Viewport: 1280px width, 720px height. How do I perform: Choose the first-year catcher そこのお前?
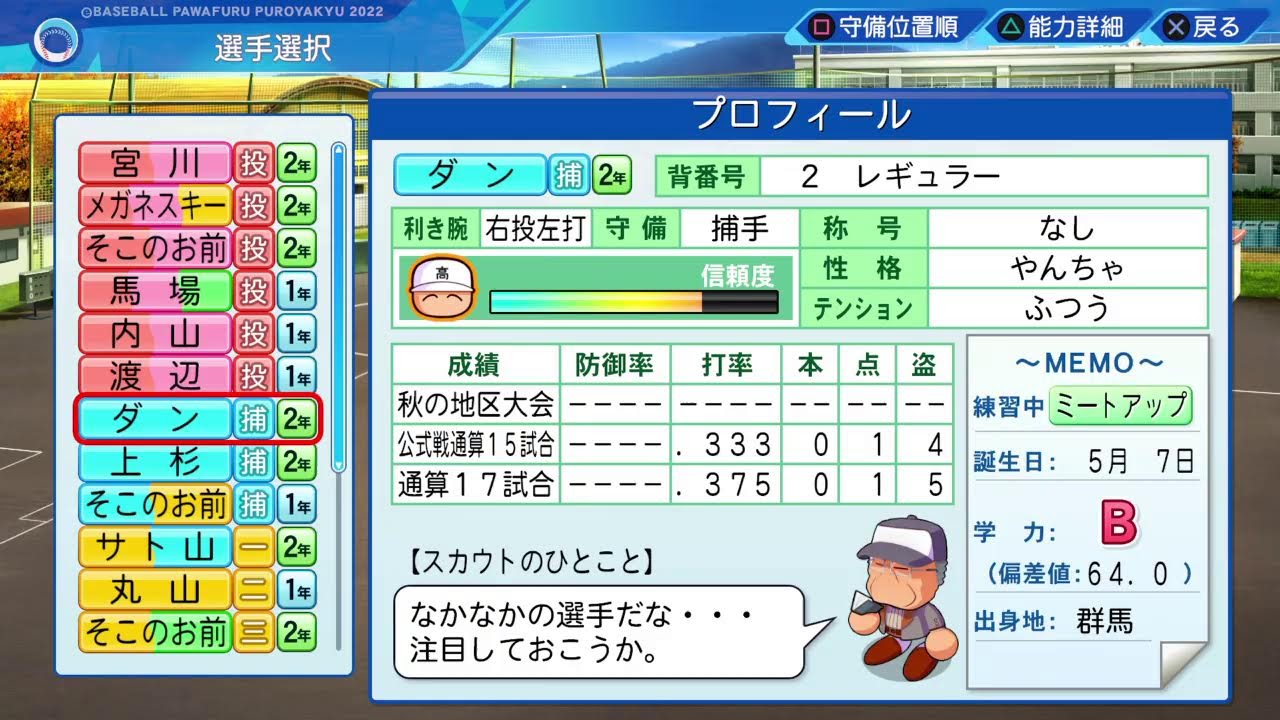tap(156, 504)
